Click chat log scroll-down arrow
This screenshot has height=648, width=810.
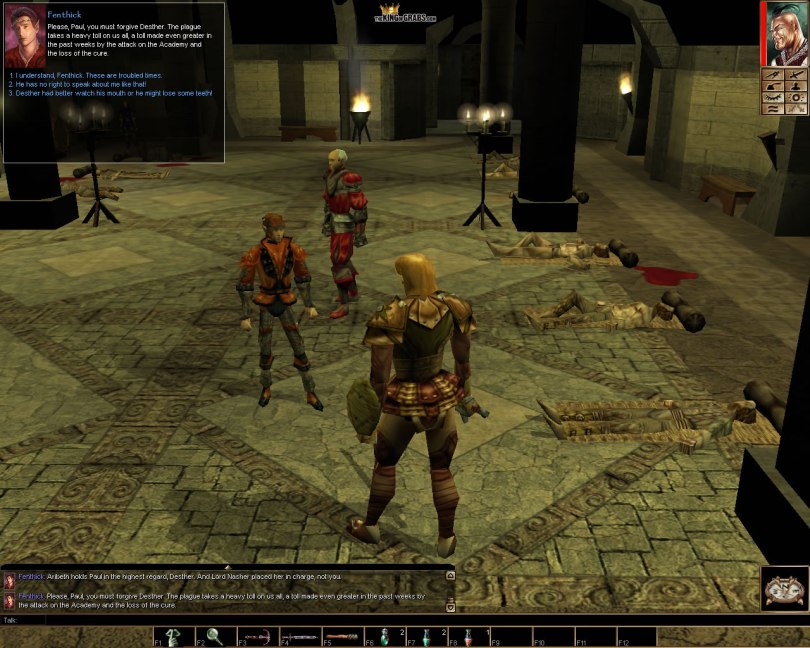450,606
